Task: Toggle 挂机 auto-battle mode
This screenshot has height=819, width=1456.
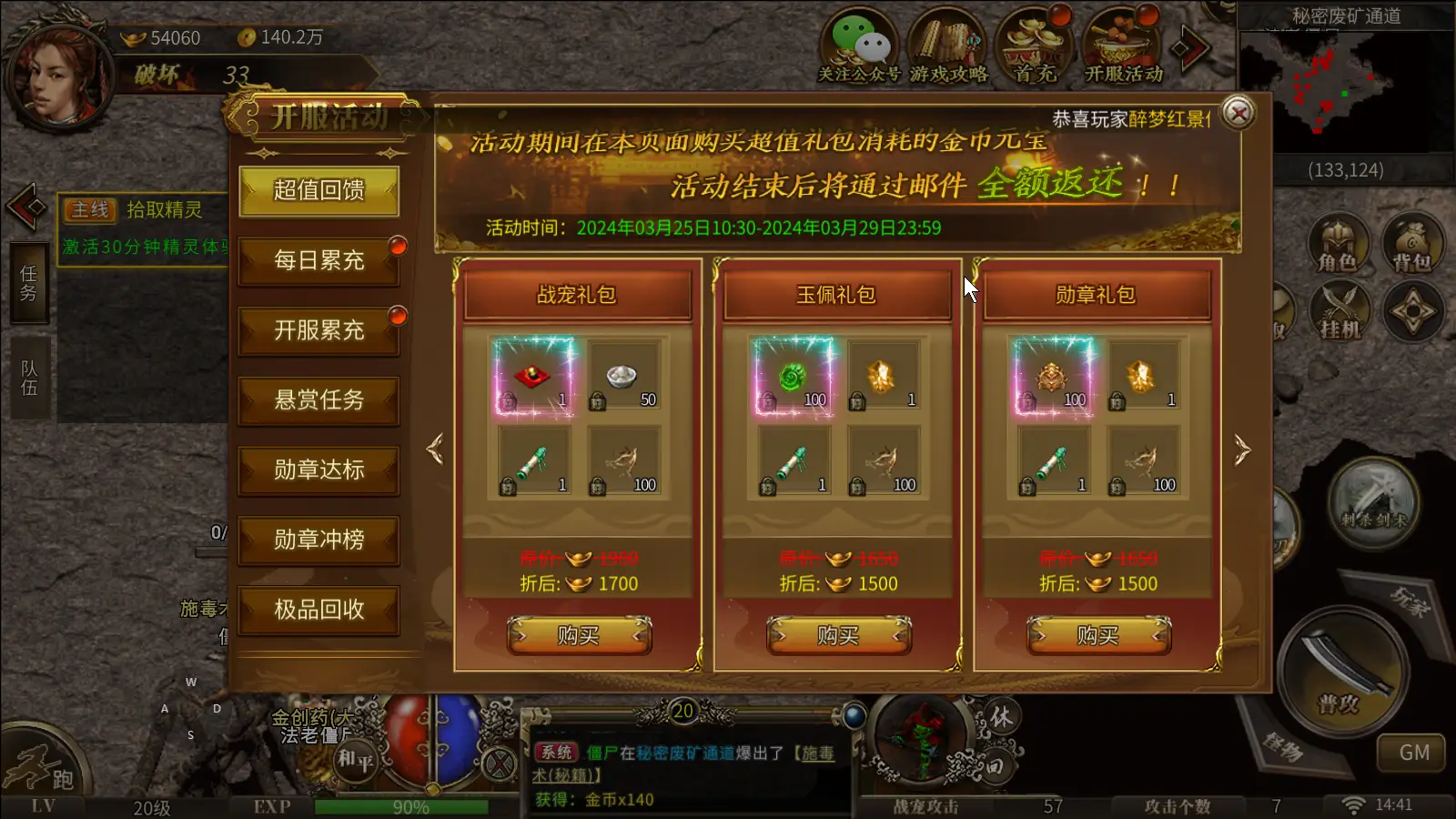Action: (1339, 311)
